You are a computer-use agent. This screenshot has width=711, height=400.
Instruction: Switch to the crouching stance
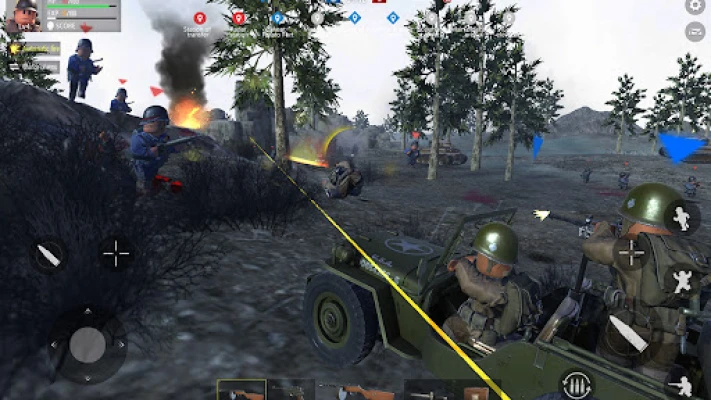click(682, 281)
